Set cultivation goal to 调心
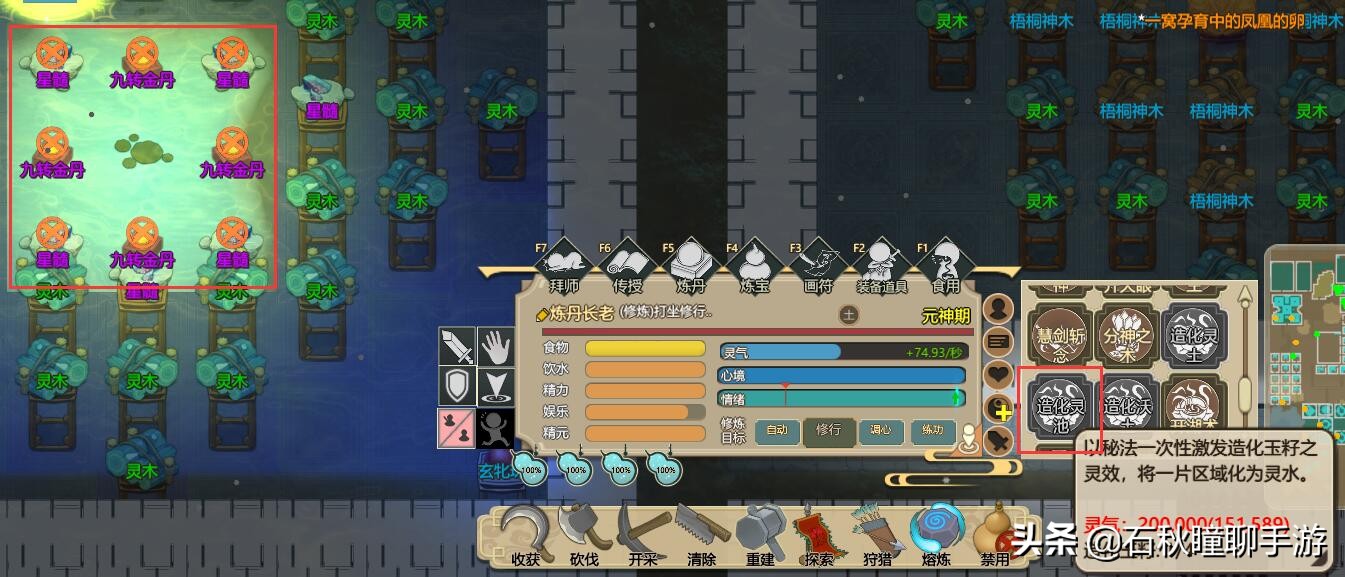The width and height of the screenshot is (1345, 577). [x=881, y=431]
